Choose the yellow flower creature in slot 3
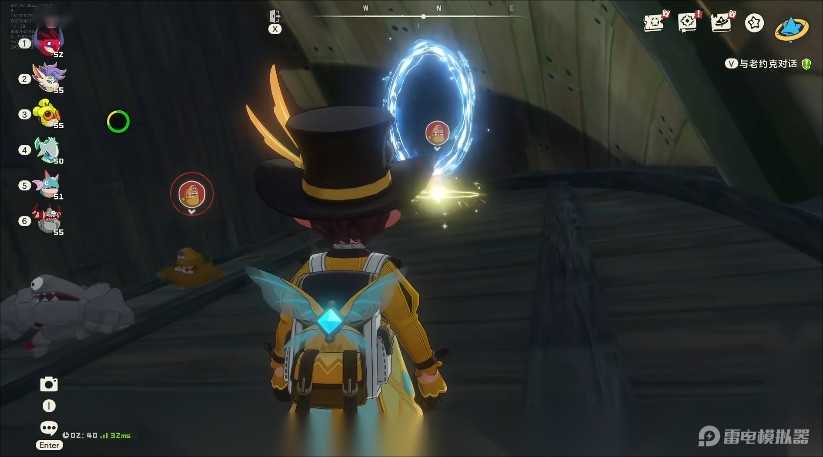This screenshot has width=823, height=457. pyautogui.click(x=46, y=112)
